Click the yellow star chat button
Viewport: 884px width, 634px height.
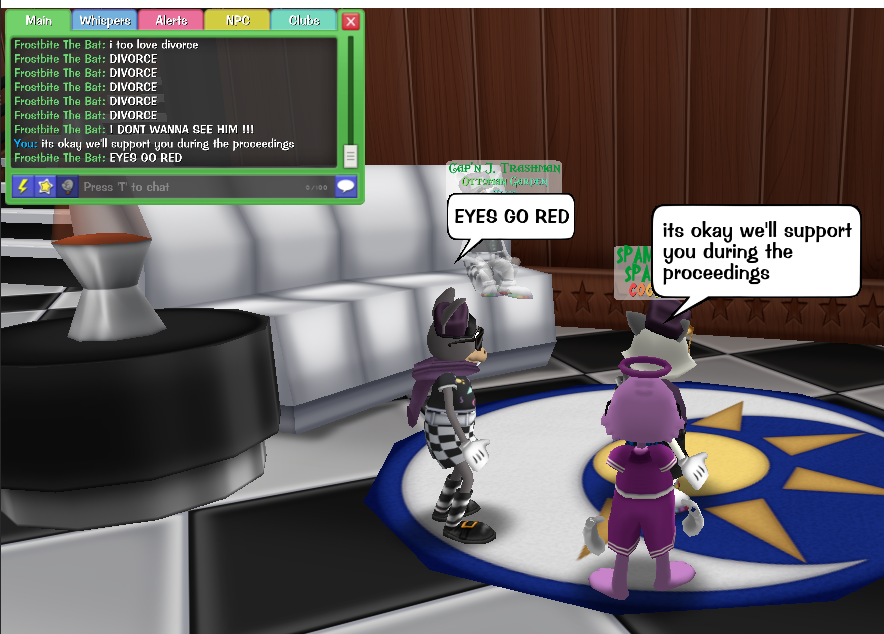pyautogui.click(x=45, y=186)
